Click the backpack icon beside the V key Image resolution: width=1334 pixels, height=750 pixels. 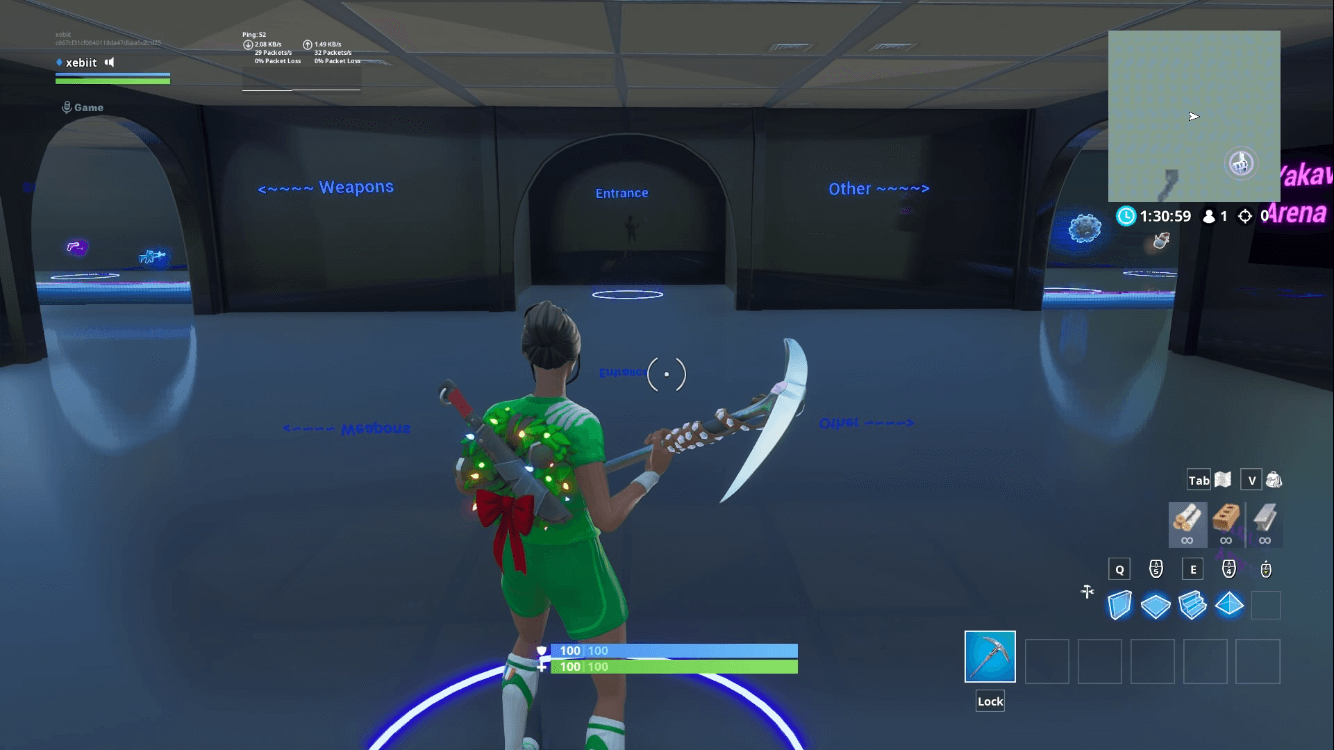pos(1274,480)
